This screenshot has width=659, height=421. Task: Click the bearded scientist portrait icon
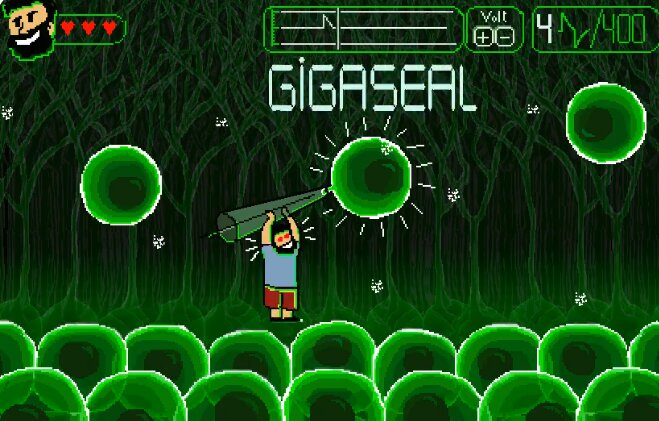(29, 28)
